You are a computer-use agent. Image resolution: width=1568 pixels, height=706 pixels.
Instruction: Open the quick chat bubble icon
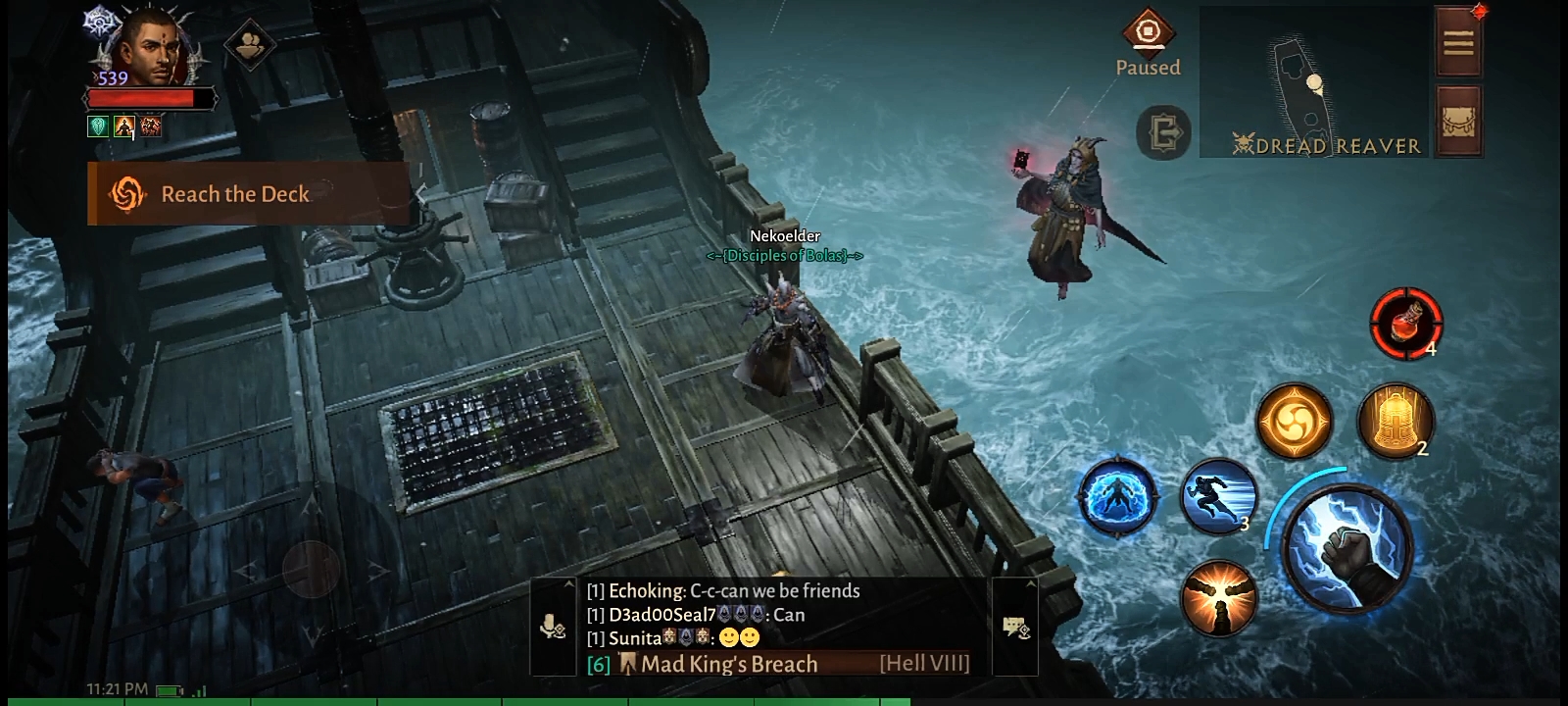pyautogui.click(x=1014, y=628)
